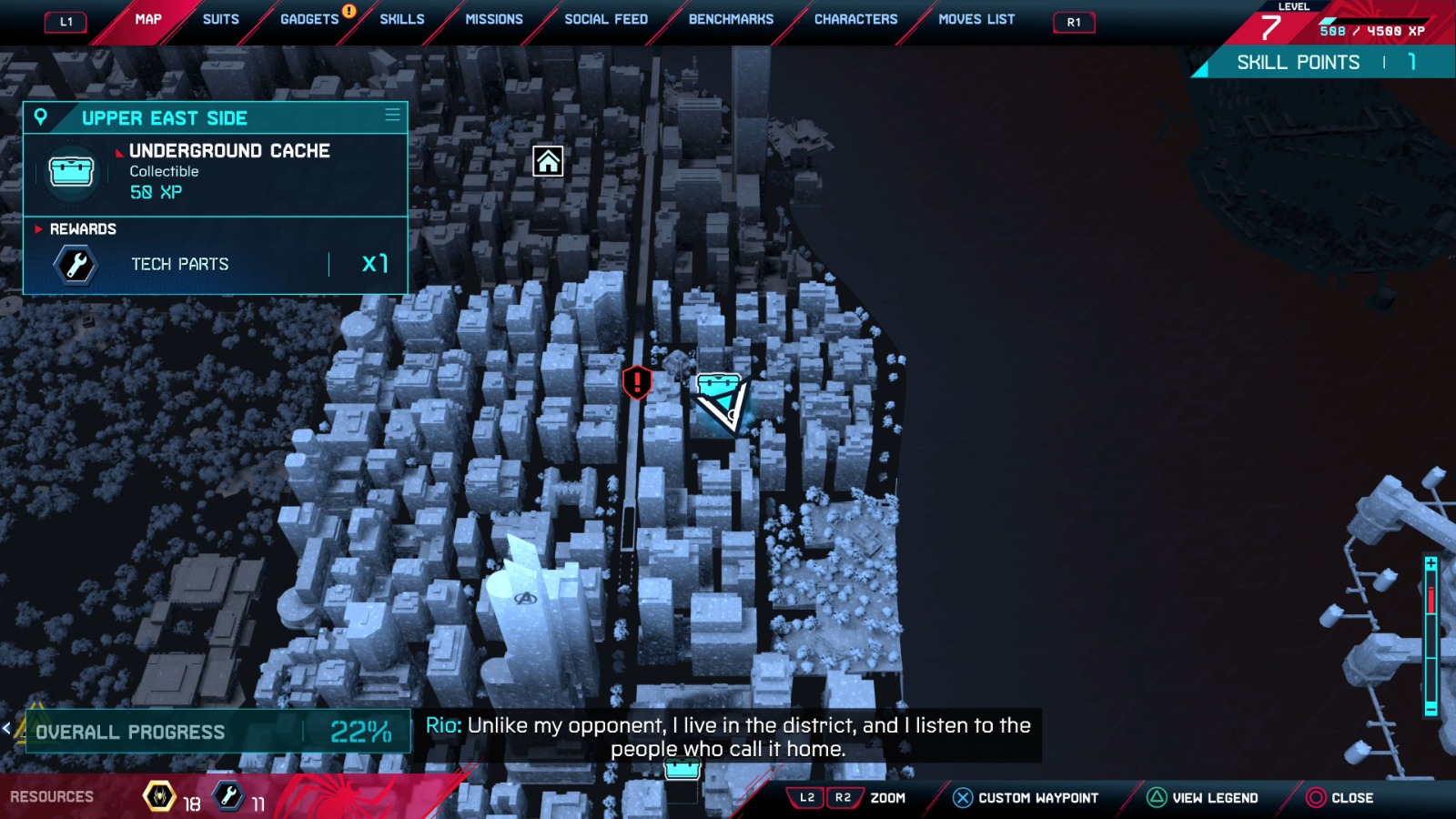Go to the Missions tab
Viewport: 1456px width, 819px height.
pyautogui.click(x=494, y=19)
